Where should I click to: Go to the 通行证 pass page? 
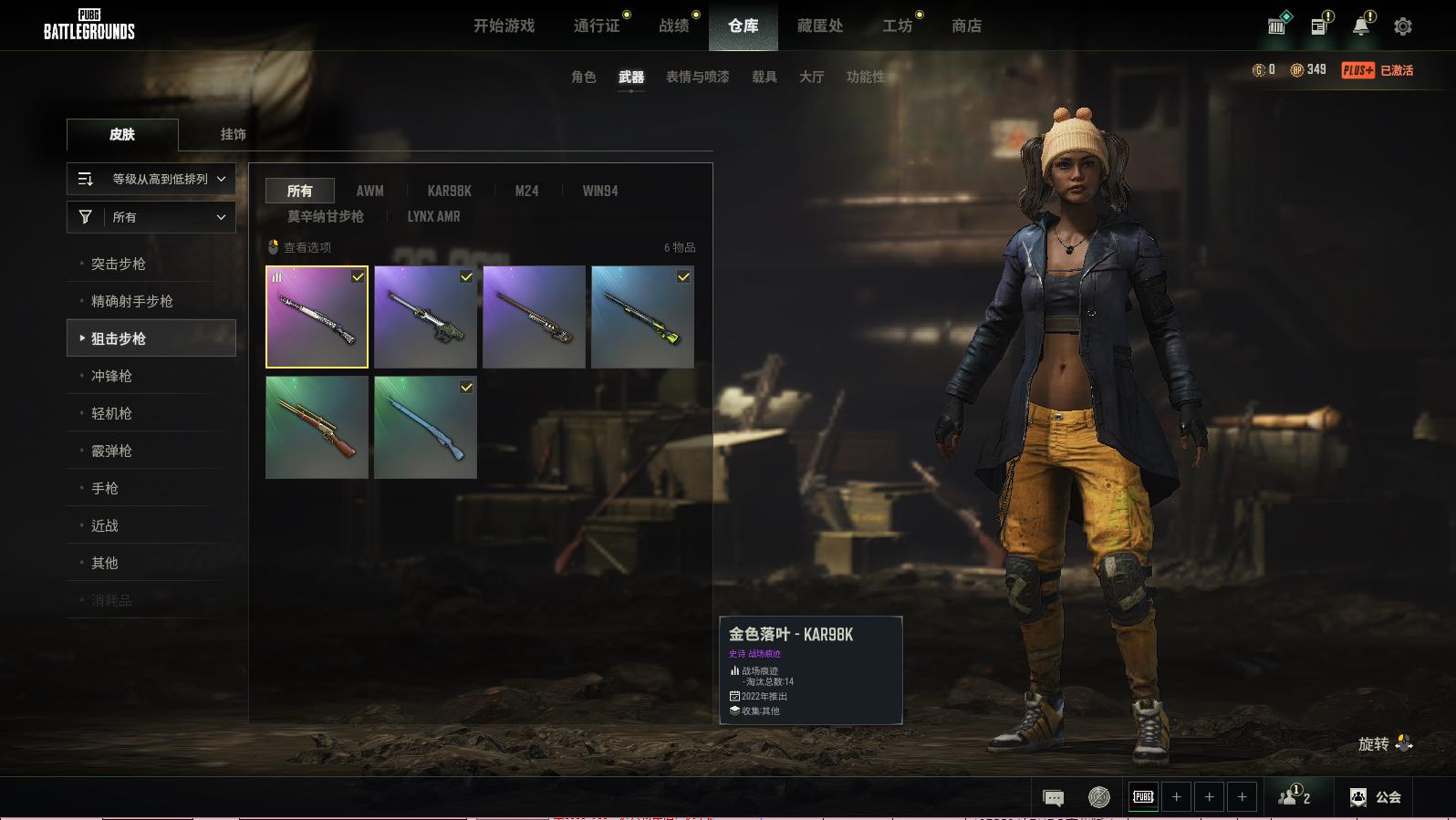click(597, 26)
